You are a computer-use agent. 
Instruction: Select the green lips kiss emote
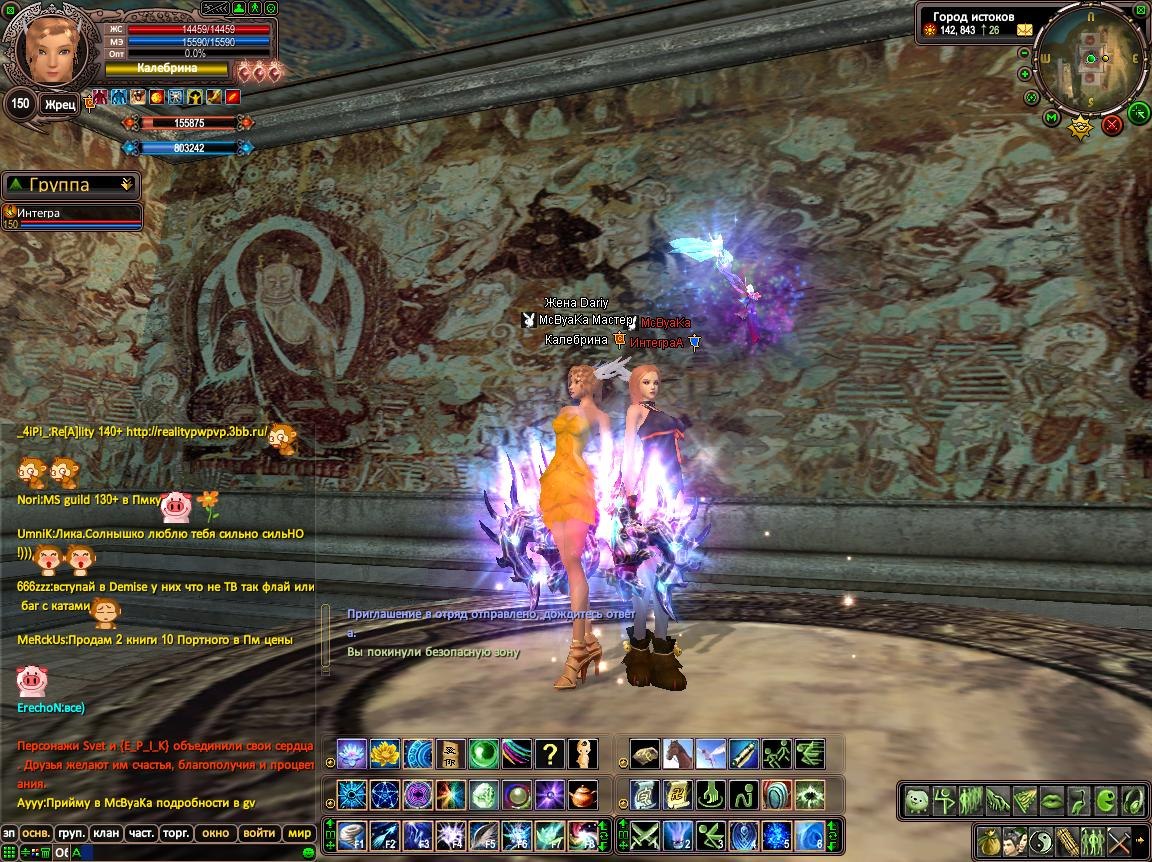click(1052, 800)
